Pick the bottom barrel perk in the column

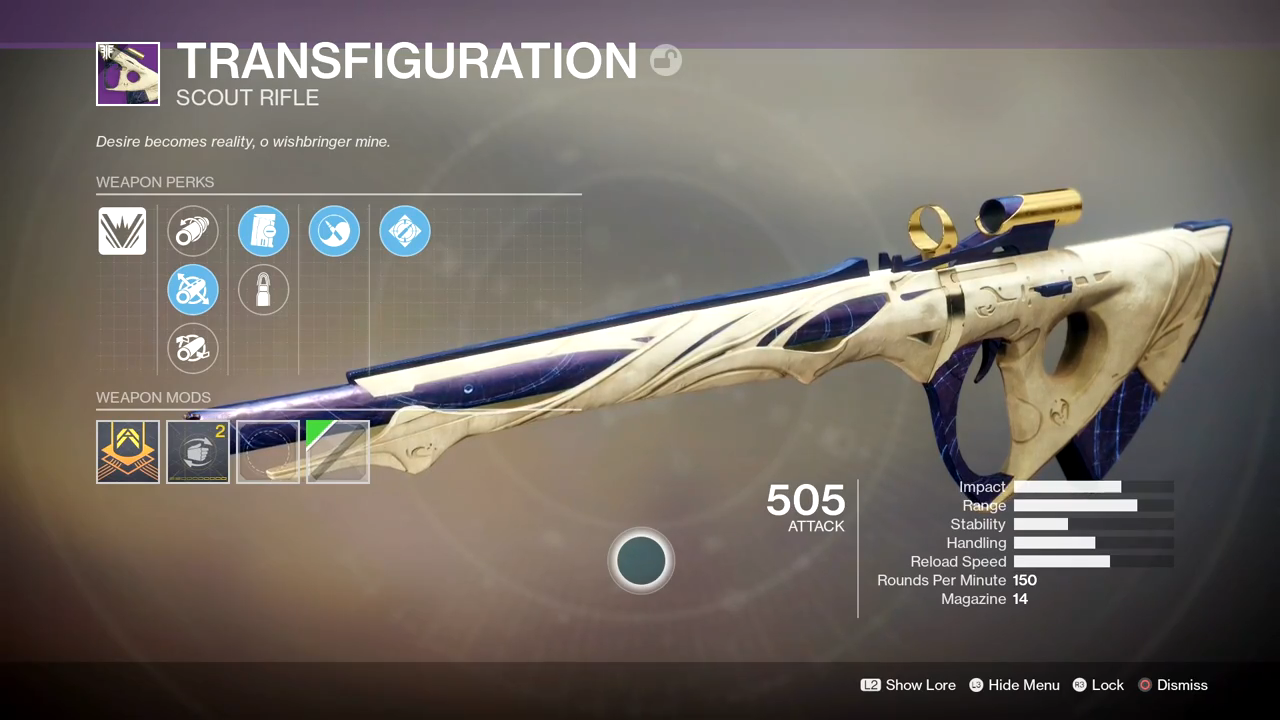193,349
